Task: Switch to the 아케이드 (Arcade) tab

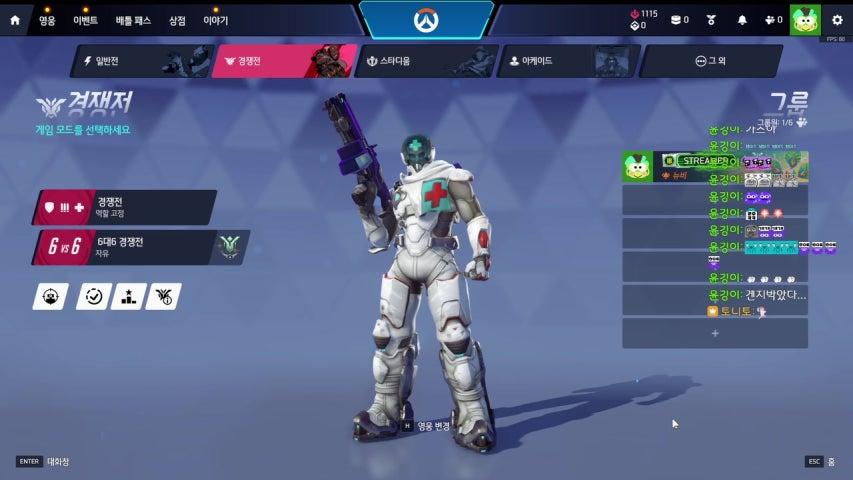Action: [565, 61]
